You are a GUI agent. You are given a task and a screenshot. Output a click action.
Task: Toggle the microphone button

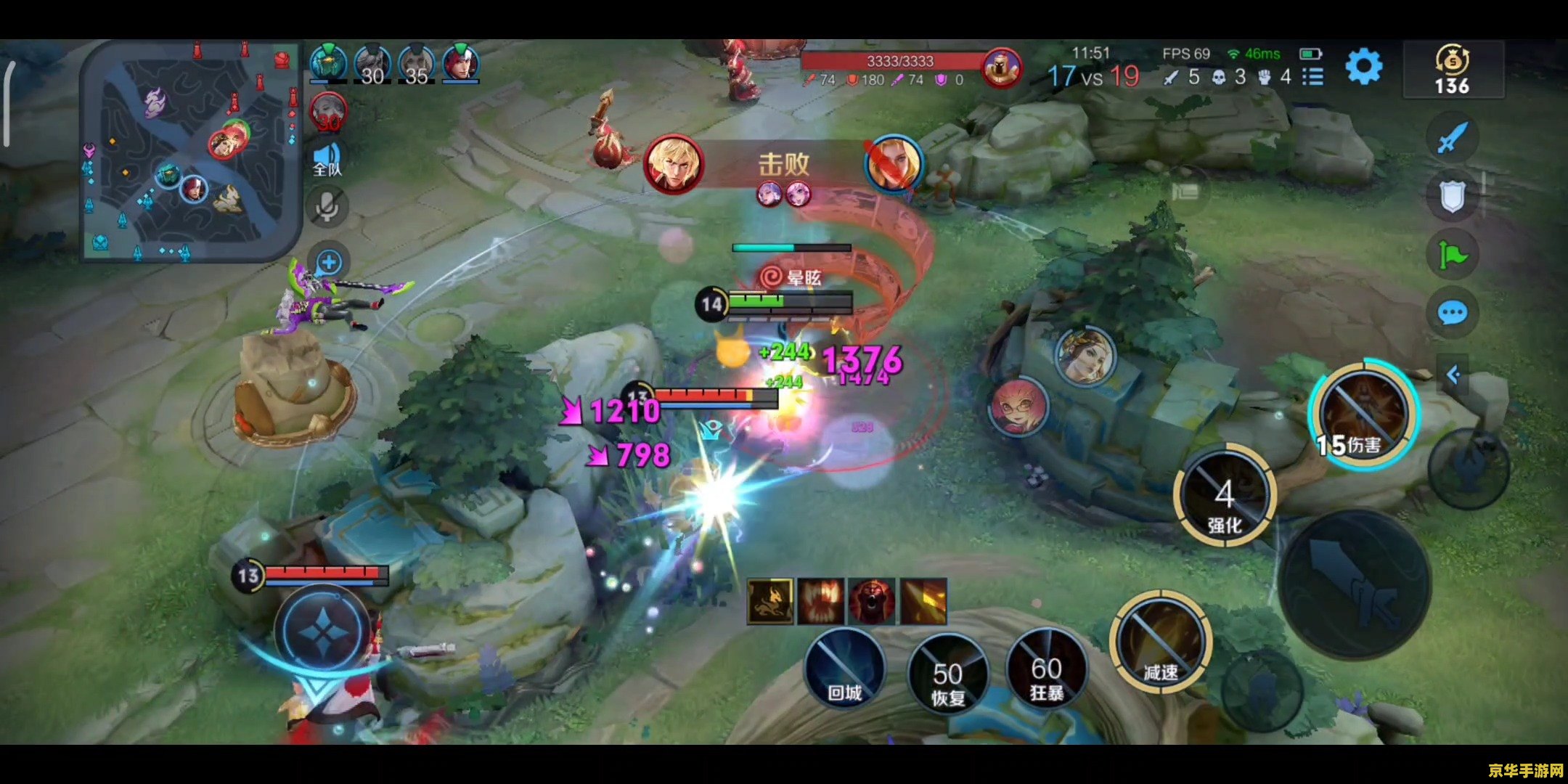coord(327,208)
